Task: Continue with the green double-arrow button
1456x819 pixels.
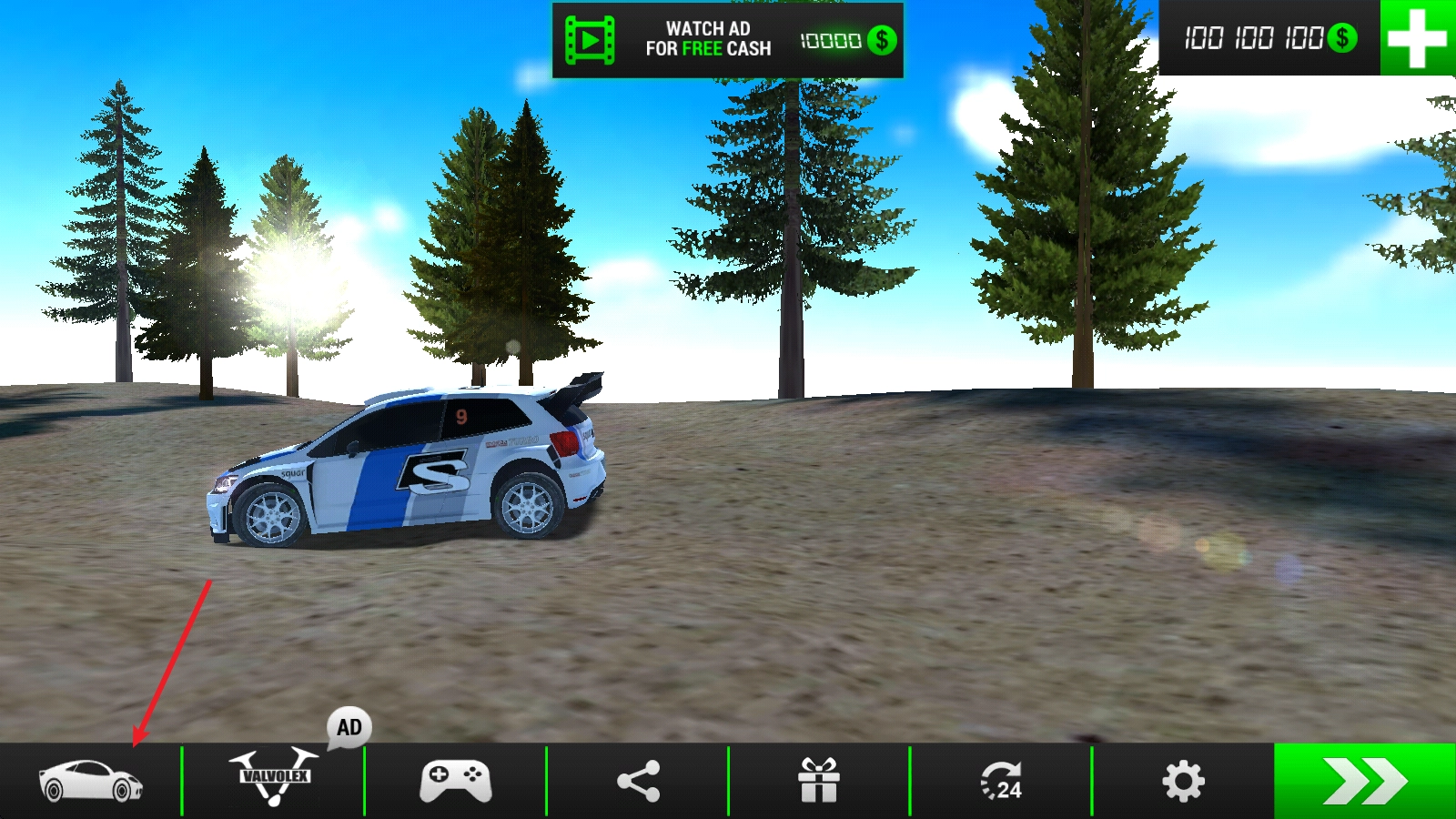Action: coord(1364,781)
